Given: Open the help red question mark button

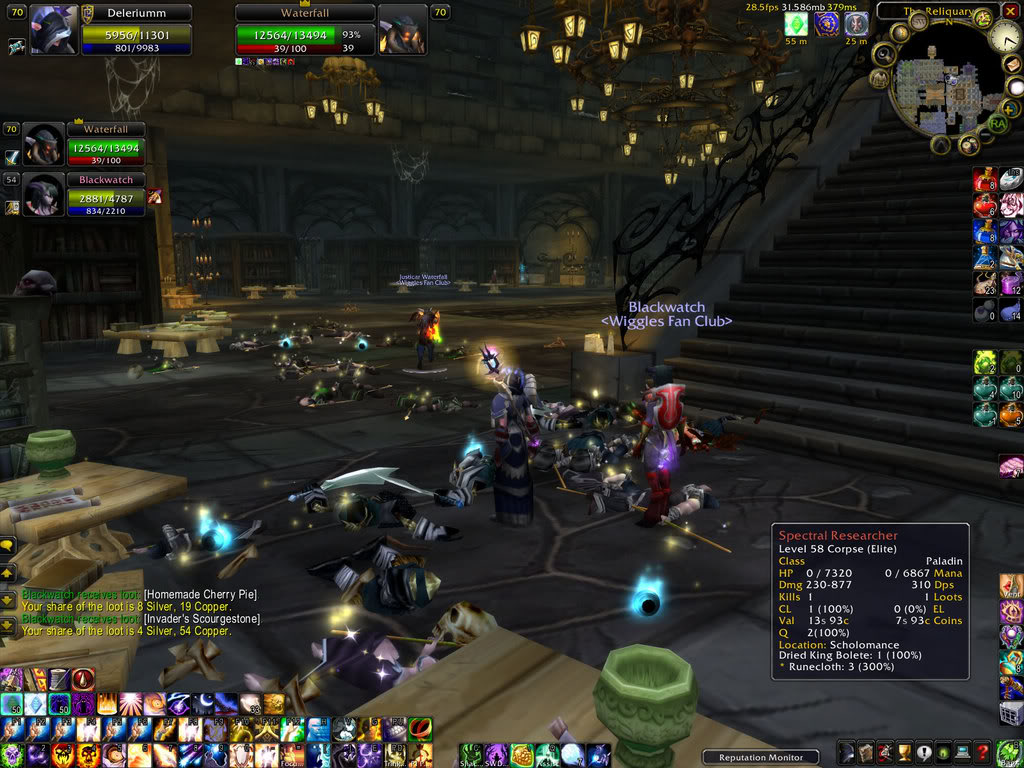Looking at the screenshot, I should [982, 753].
